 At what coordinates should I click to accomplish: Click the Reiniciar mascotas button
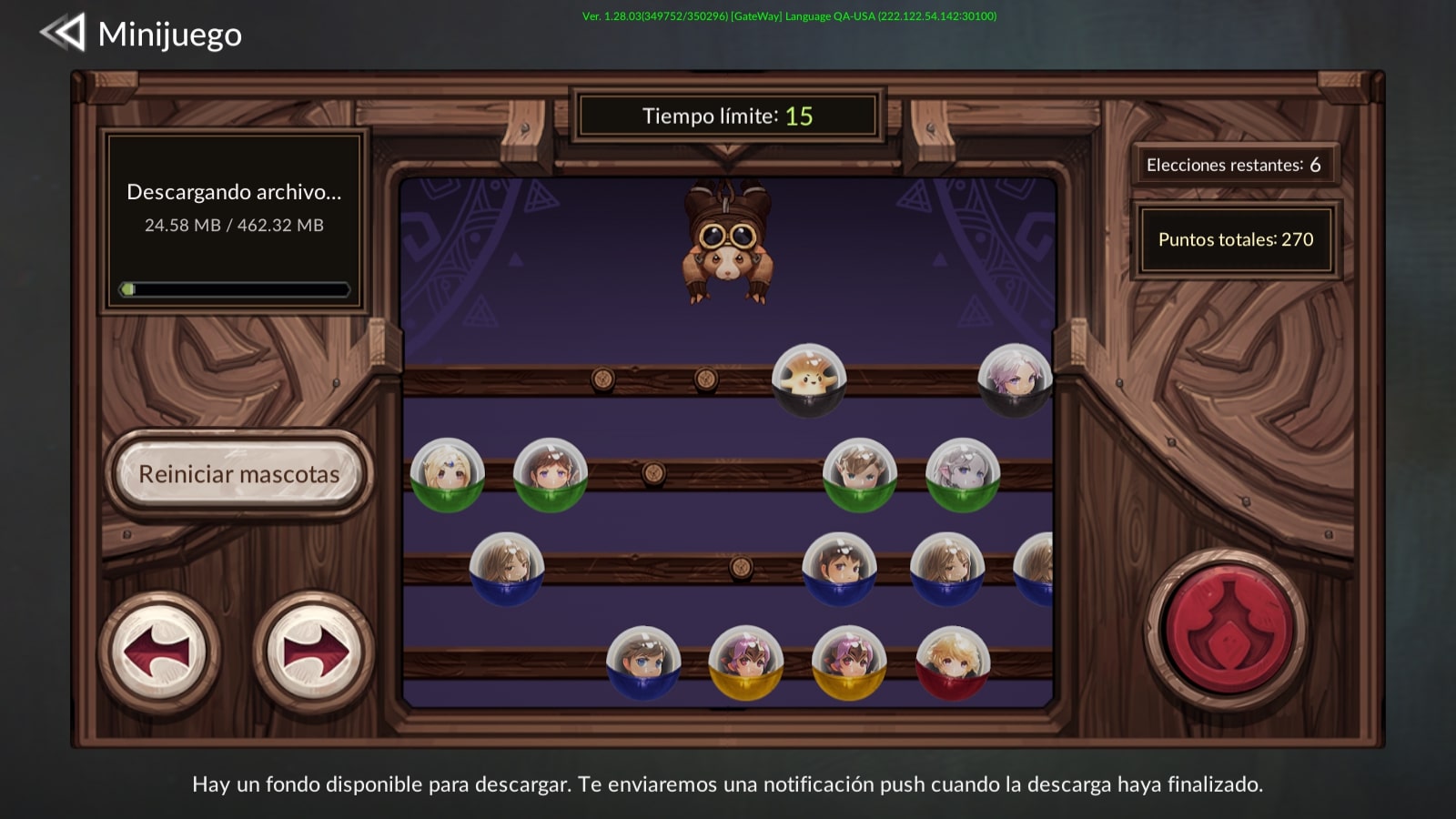[x=238, y=473]
